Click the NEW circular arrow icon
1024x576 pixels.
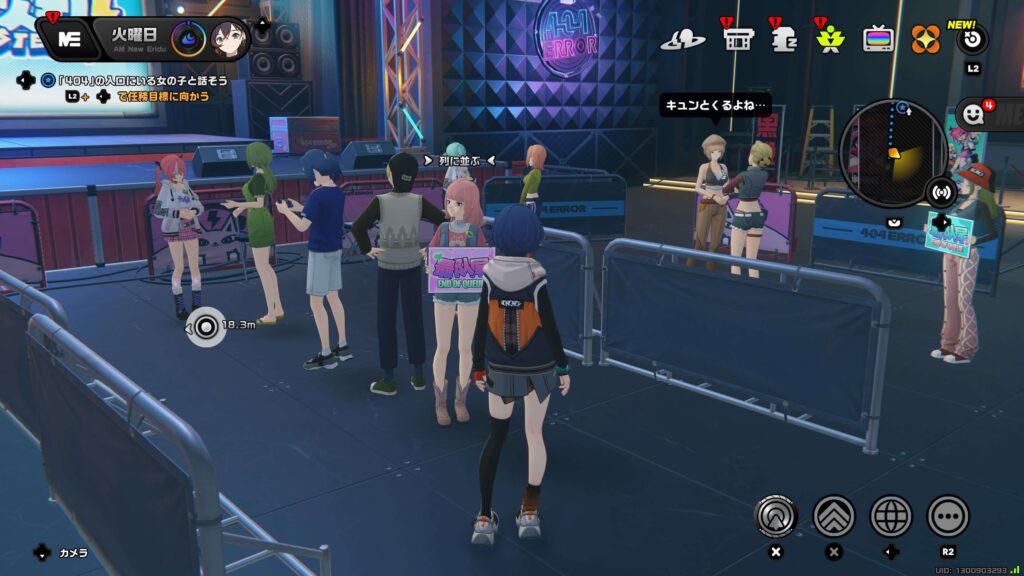tap(972, 40)
